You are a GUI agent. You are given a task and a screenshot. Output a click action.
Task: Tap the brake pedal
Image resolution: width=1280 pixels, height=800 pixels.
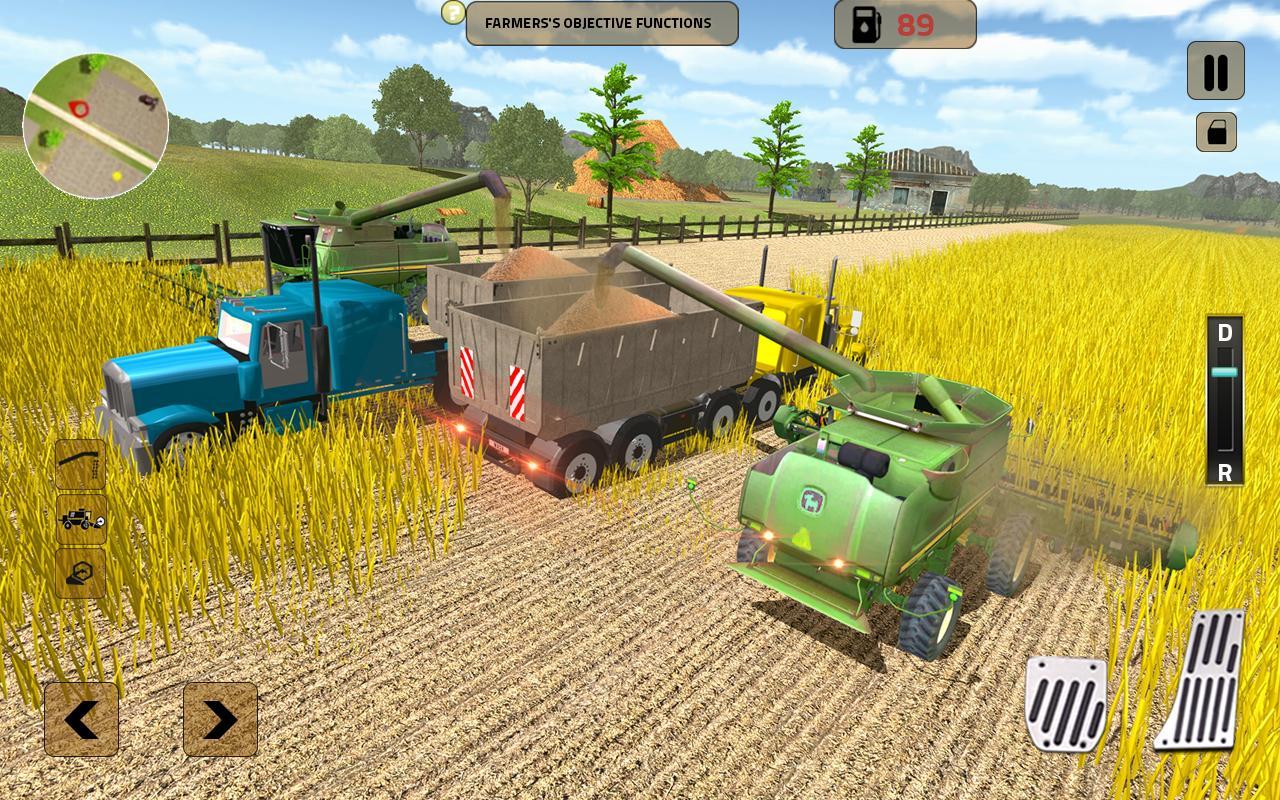[1066, 703]
